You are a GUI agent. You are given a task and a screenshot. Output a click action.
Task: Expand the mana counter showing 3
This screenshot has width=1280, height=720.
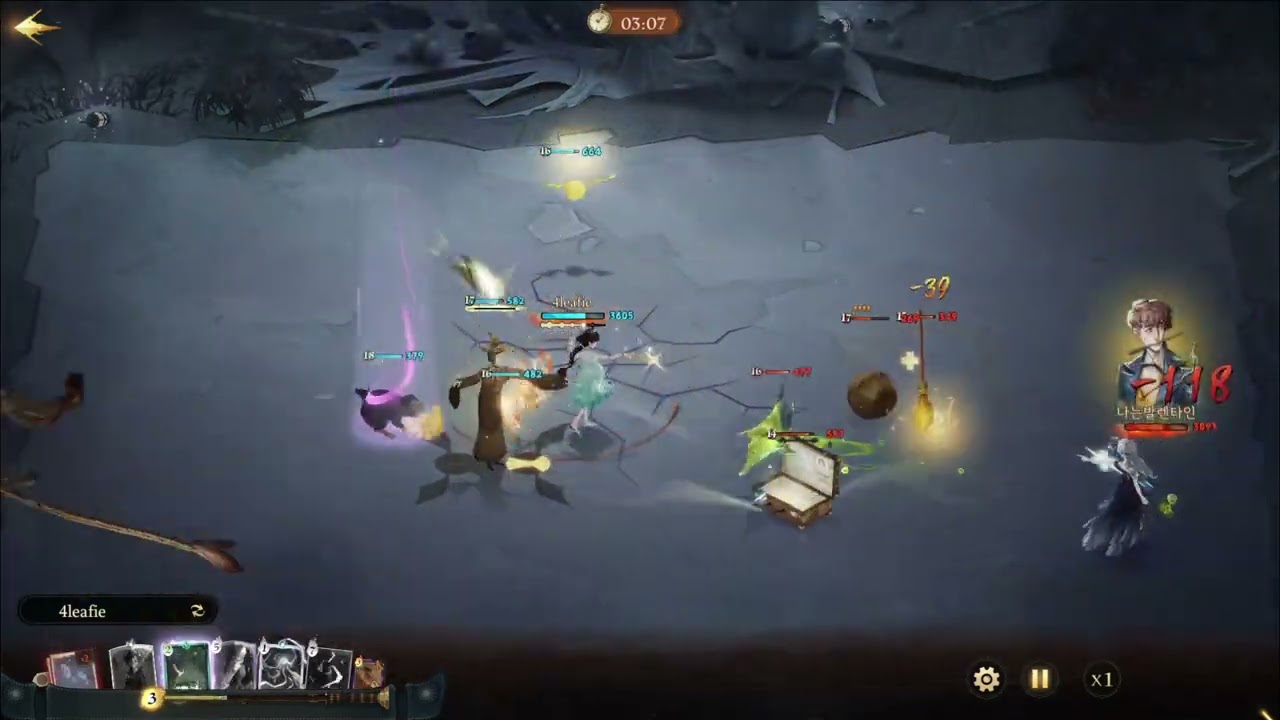tap(151, 699)
